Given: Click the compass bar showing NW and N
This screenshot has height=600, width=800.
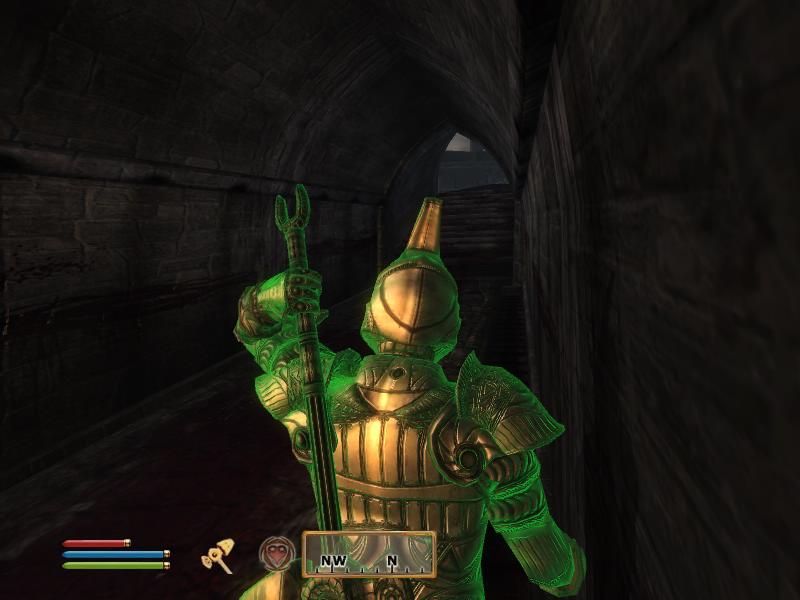Looking at the screenshot, I should pyautogui.click(x=369, y=555).
